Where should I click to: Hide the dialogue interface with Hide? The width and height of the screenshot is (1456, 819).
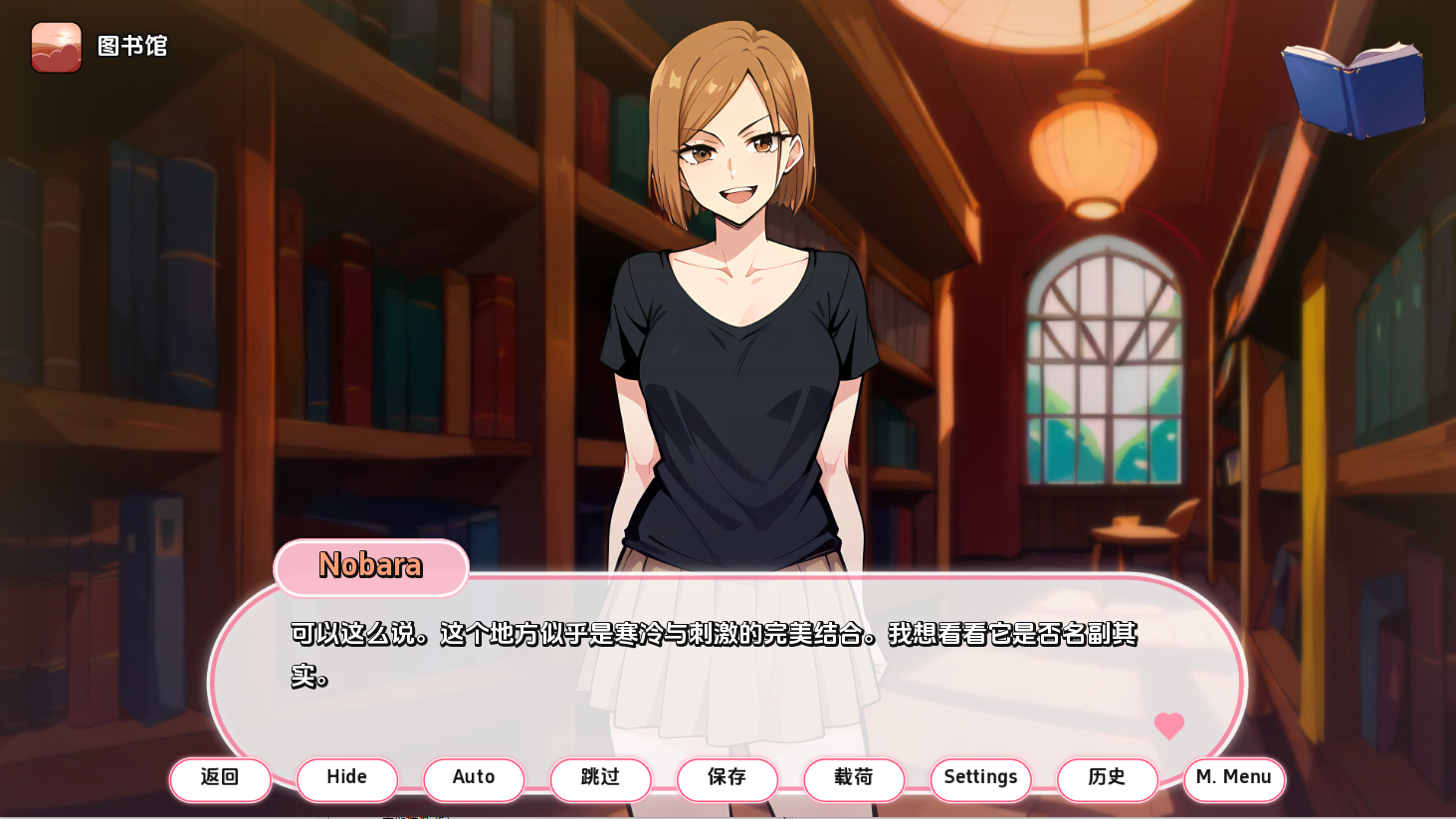pyautogui.click(x=346, y=779)
